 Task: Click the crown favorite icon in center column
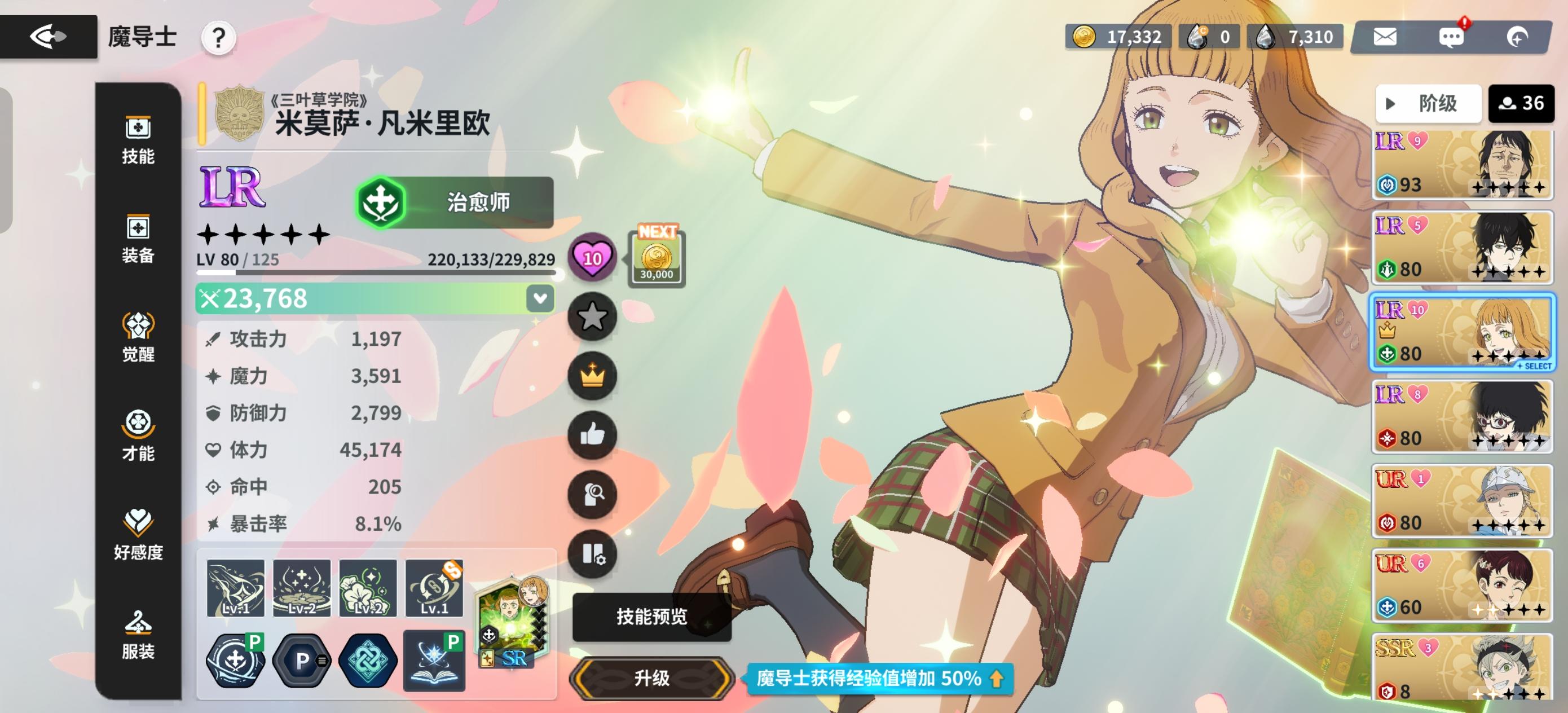click(592, 376)
